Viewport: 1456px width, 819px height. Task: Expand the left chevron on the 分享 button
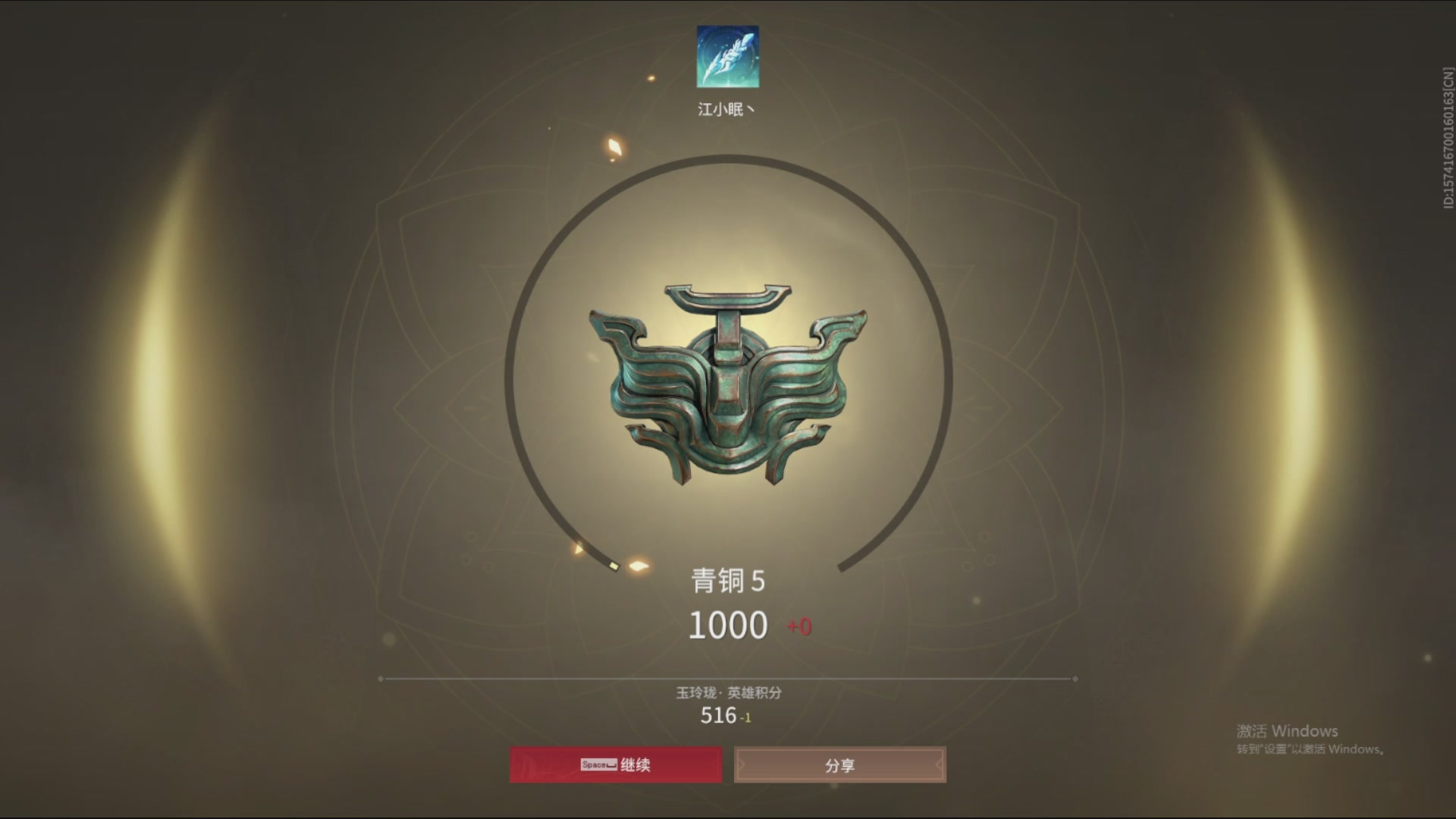(740, 765)
